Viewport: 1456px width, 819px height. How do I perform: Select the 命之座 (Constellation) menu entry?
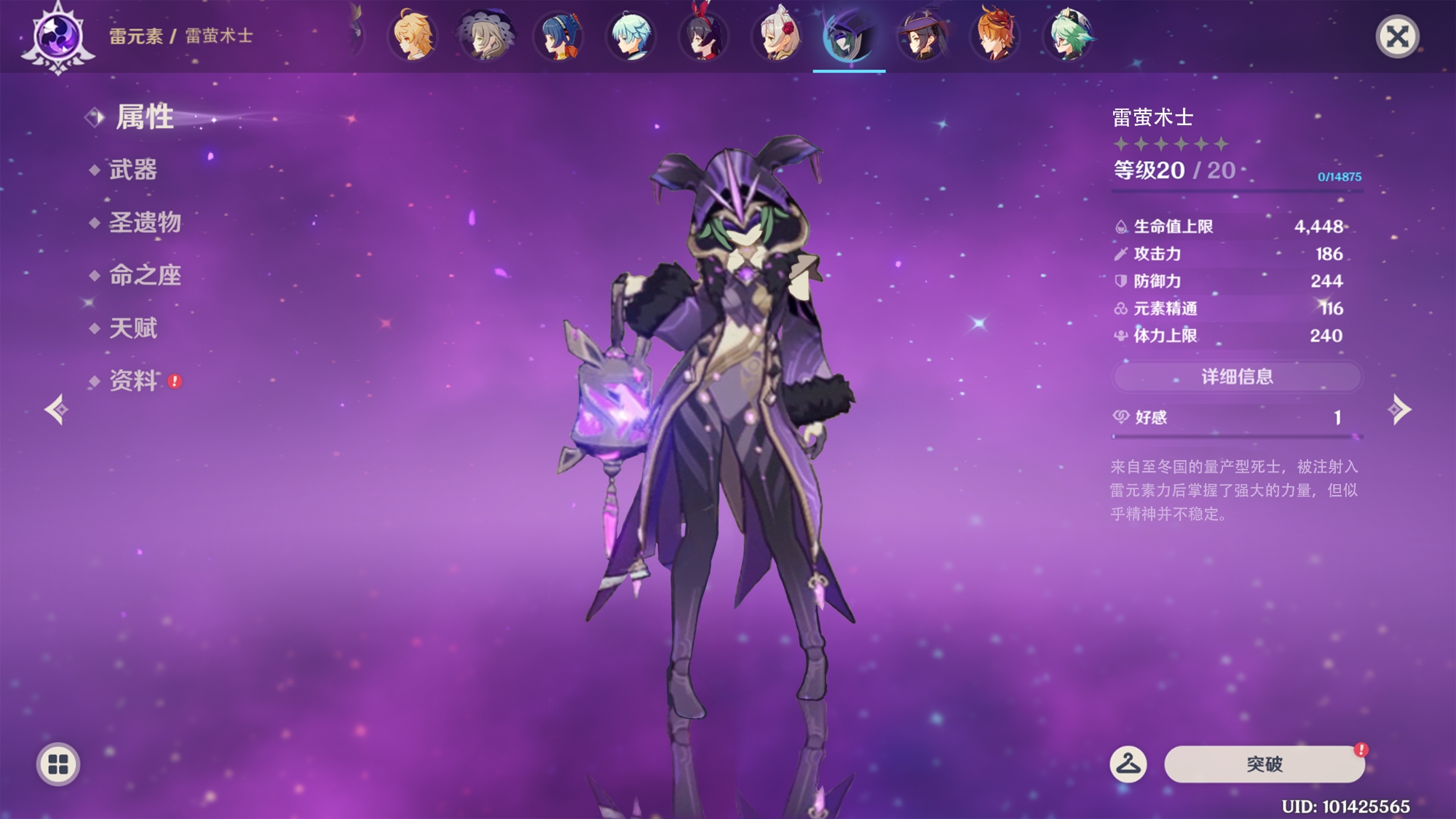(144, 275)
